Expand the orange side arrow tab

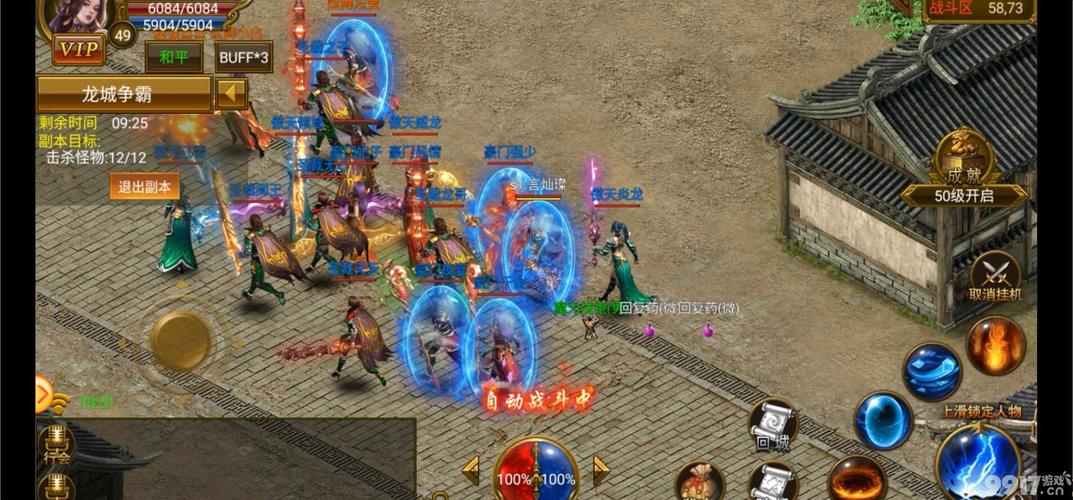(x=43, y=392)
